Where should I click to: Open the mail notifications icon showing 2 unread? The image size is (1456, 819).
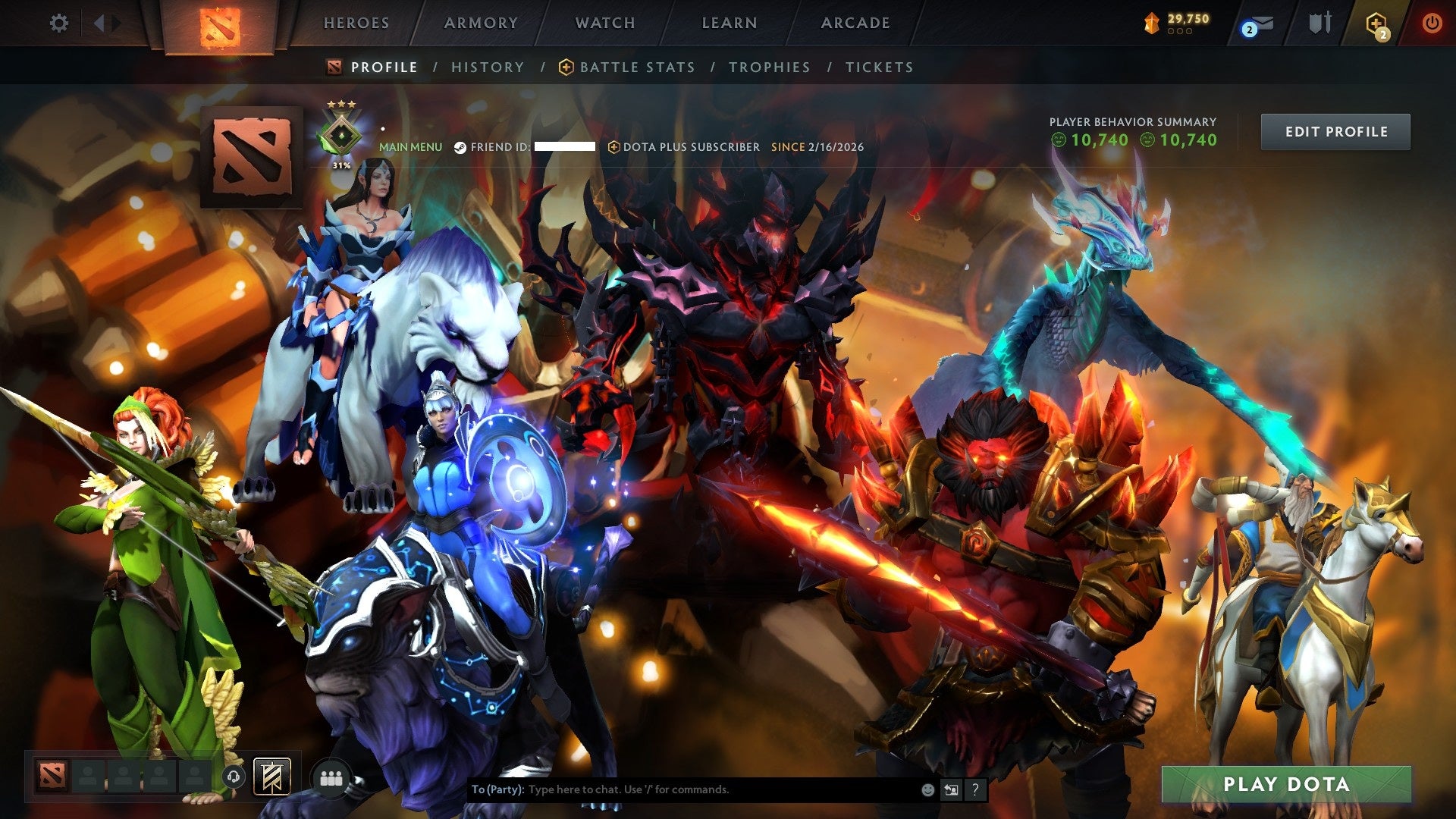coord(1261,23)
